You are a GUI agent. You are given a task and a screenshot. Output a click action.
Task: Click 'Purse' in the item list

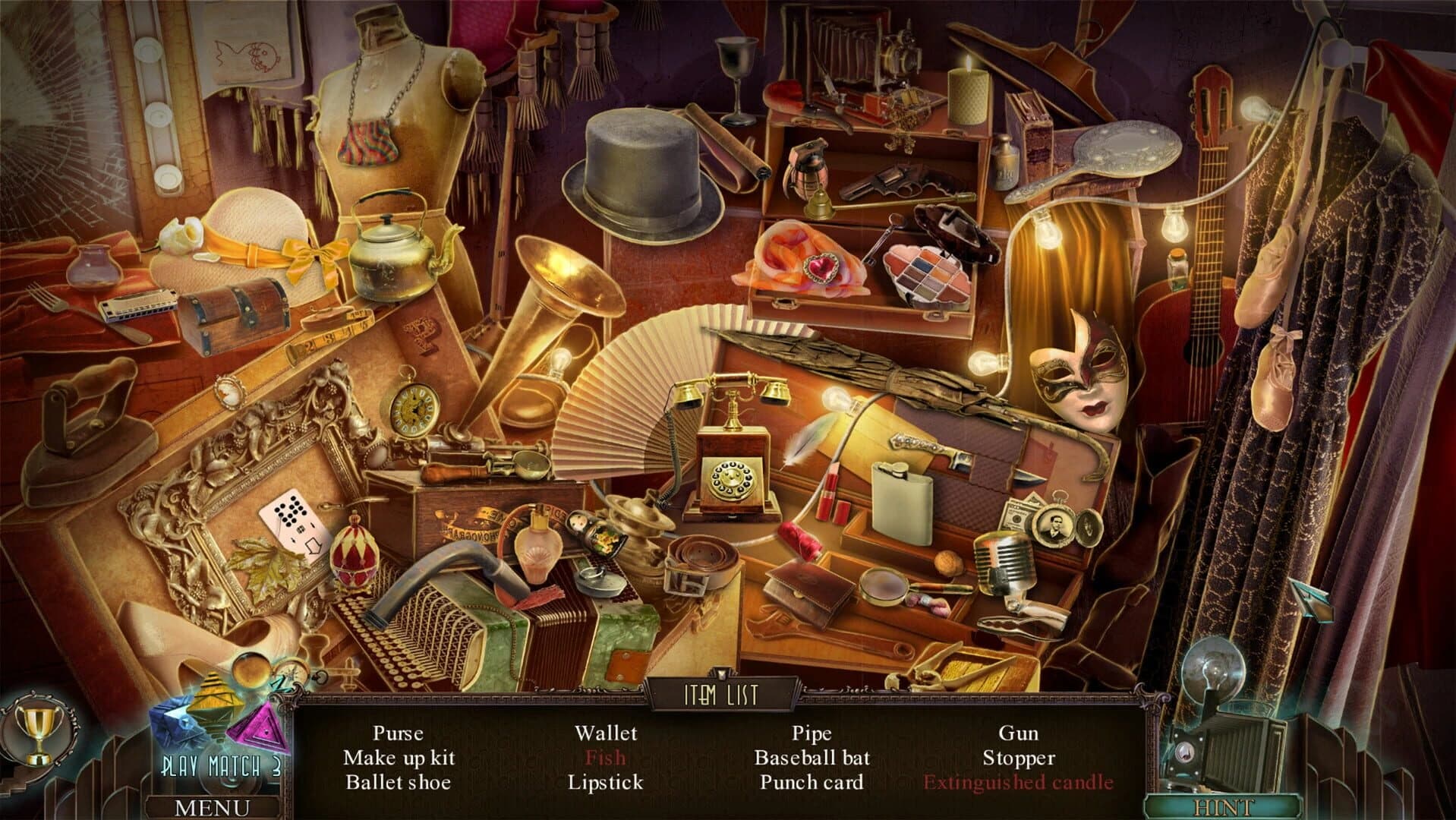(398, 733)
